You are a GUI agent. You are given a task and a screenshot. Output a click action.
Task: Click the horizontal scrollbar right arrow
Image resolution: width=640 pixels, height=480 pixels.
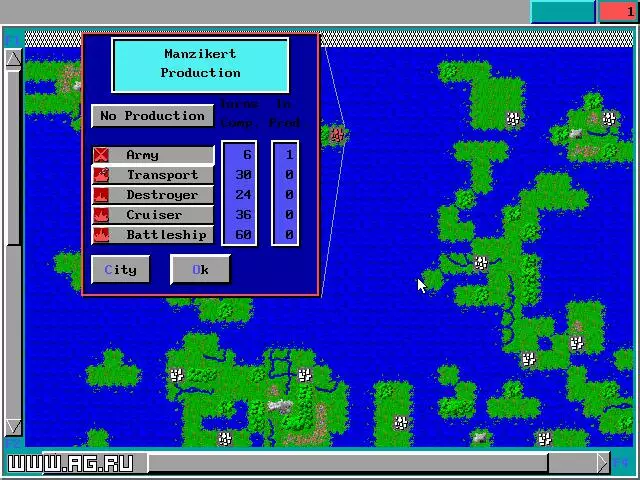click(x=602, y=462)
